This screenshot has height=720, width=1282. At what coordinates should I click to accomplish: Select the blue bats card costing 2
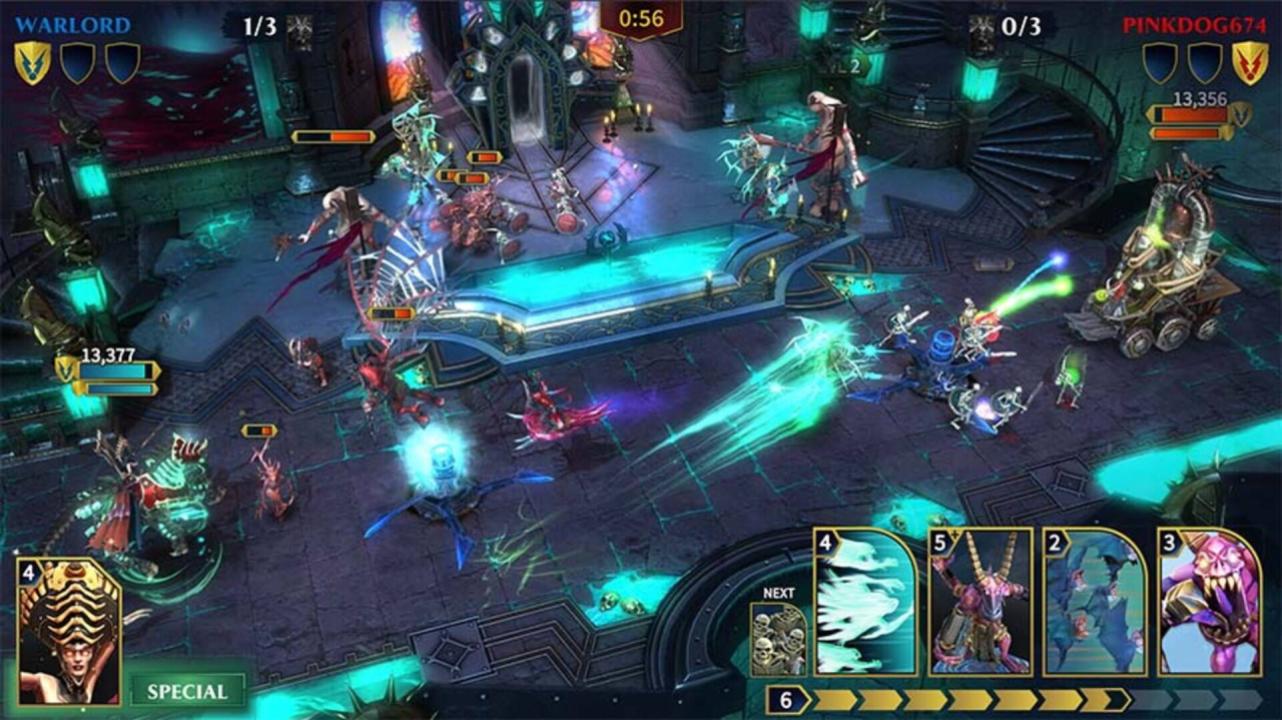tap(1095, 602)
